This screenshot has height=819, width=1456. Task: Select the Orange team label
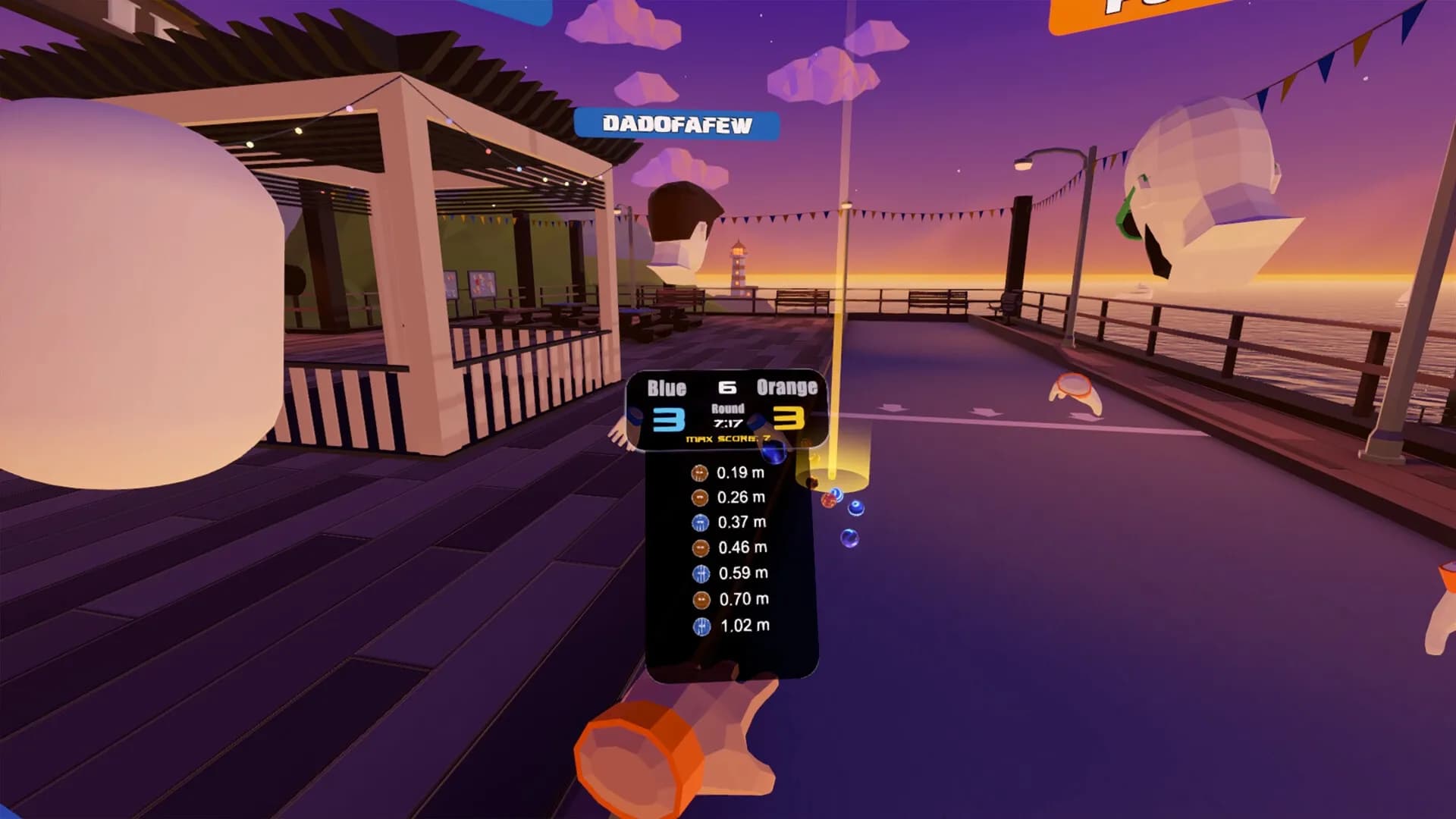(x=786, y=388)
